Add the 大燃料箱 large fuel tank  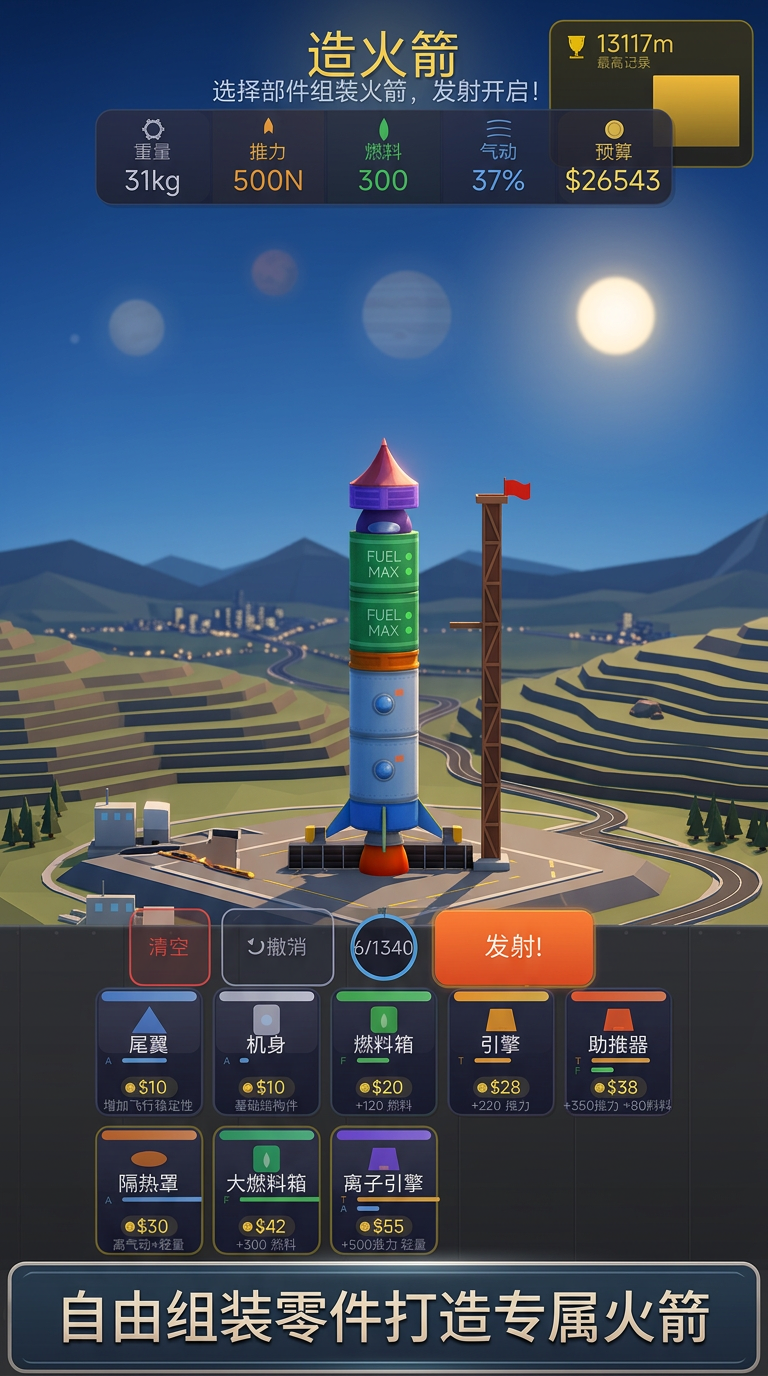266,1190
